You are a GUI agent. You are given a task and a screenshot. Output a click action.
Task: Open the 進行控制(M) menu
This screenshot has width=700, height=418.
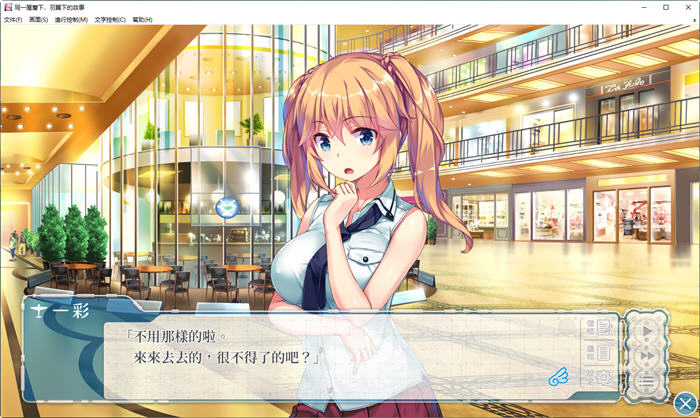click(72, 19)
